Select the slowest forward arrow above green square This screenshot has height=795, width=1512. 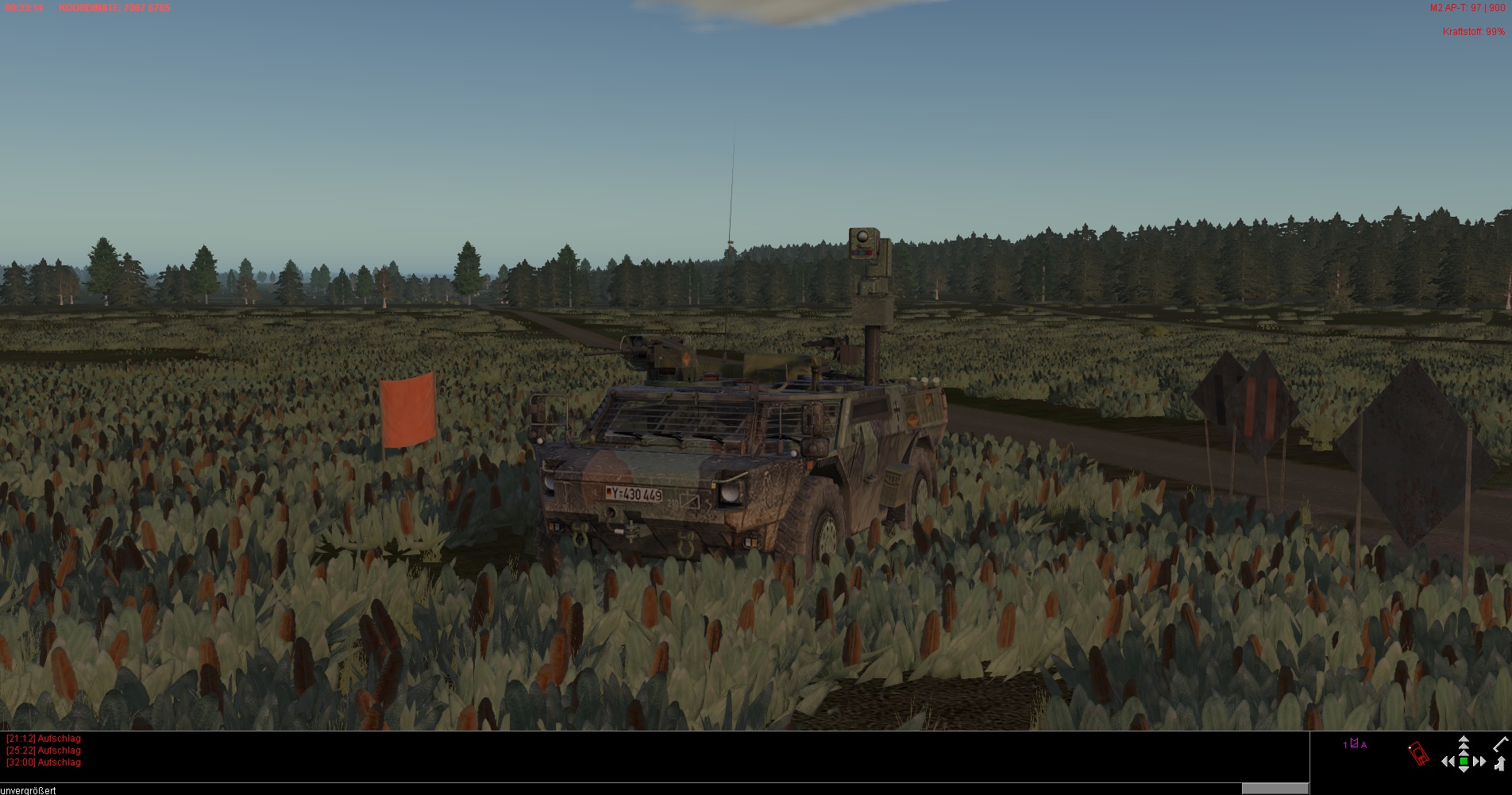pos(1464,752)
